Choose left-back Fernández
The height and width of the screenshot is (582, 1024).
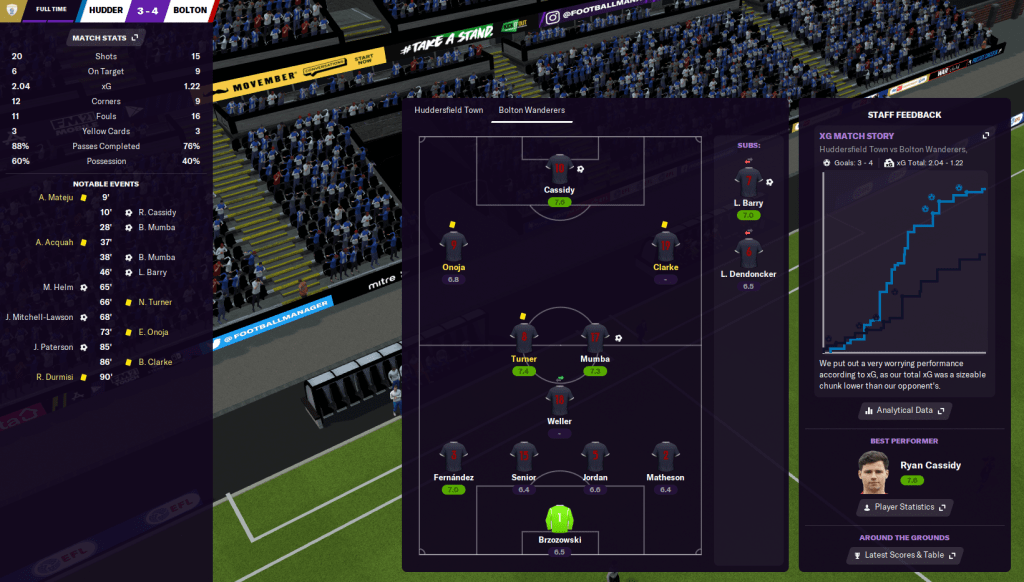[453, 457]
